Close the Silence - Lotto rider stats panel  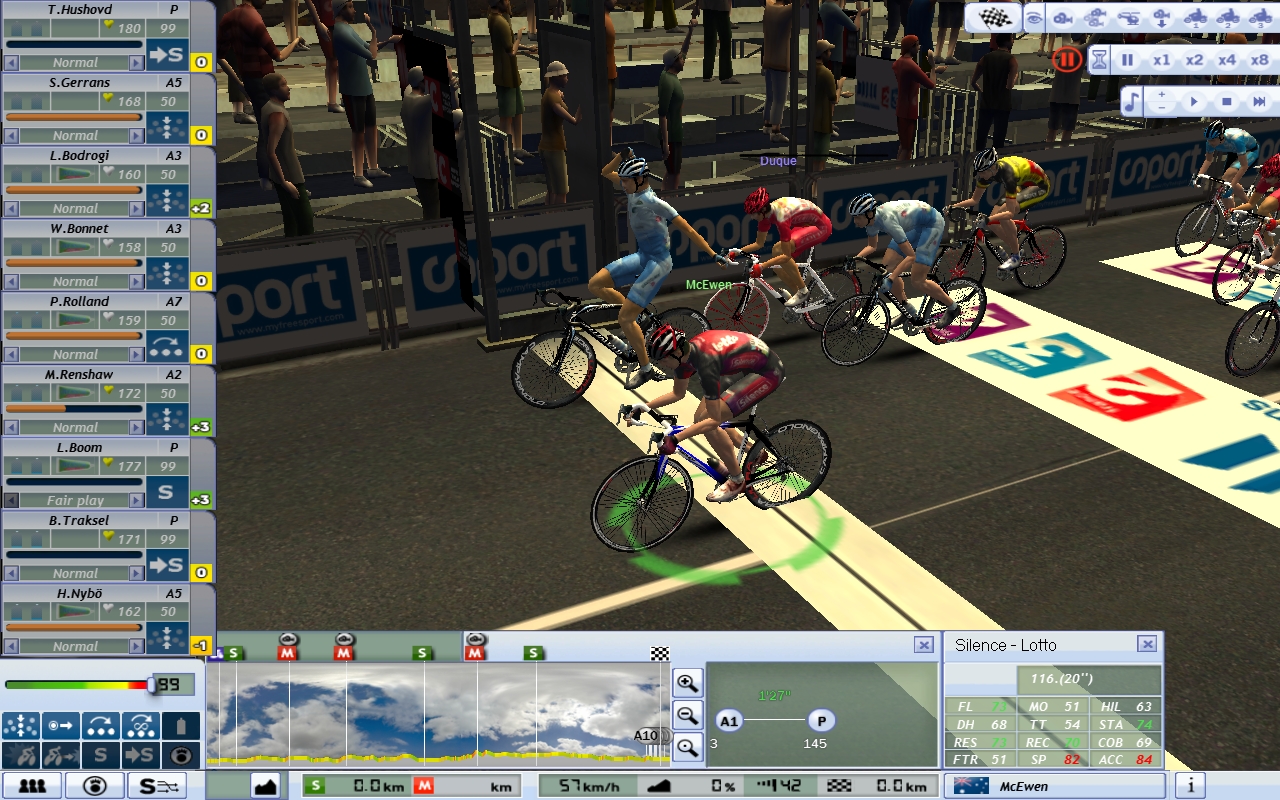[1147, 645]
